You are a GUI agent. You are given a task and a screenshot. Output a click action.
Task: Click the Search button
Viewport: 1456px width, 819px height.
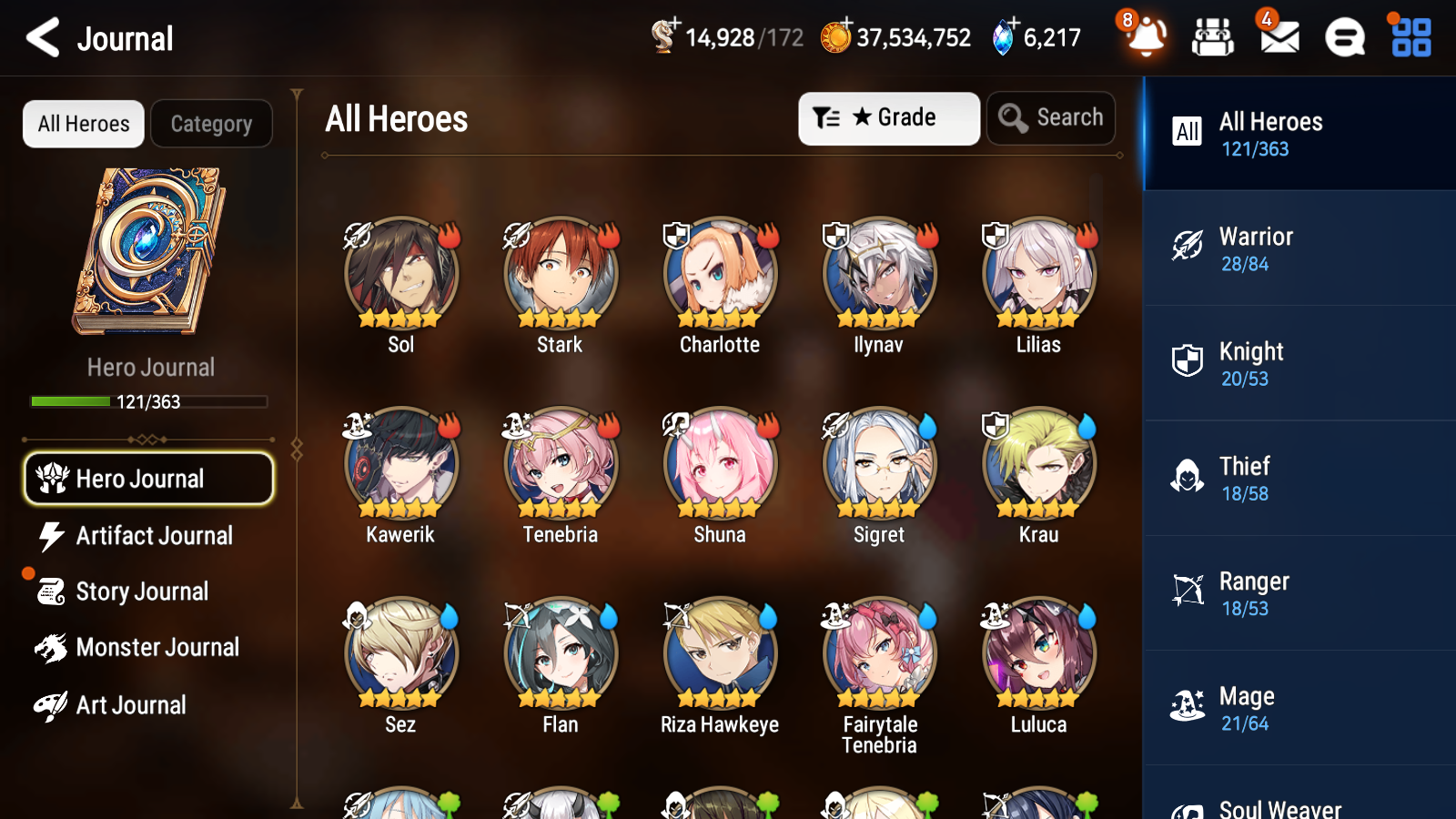pyautogui.click(x=1051, y=117)
